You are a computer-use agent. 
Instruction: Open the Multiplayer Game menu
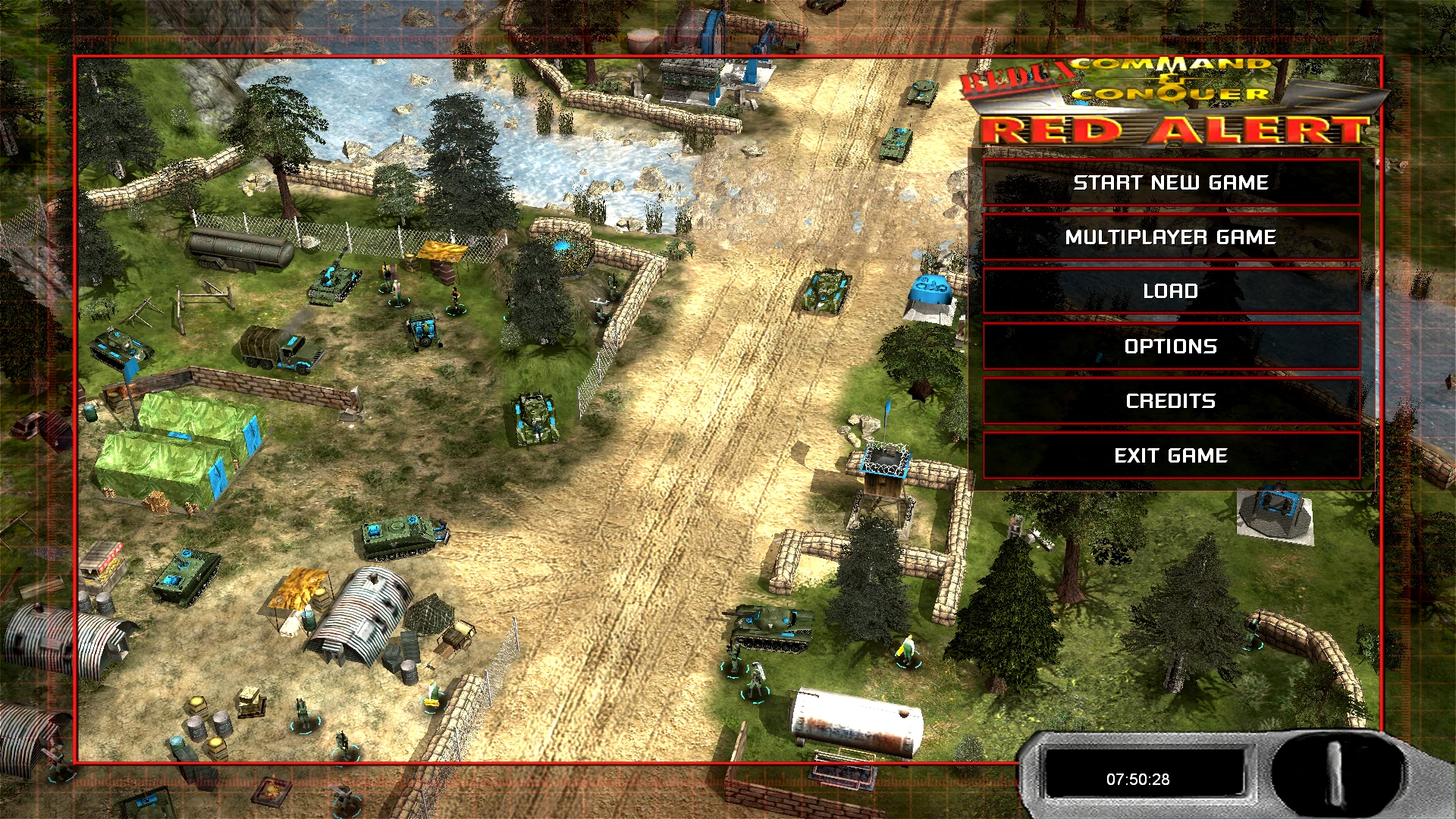pyautogui.click(x=1170, y=237)
